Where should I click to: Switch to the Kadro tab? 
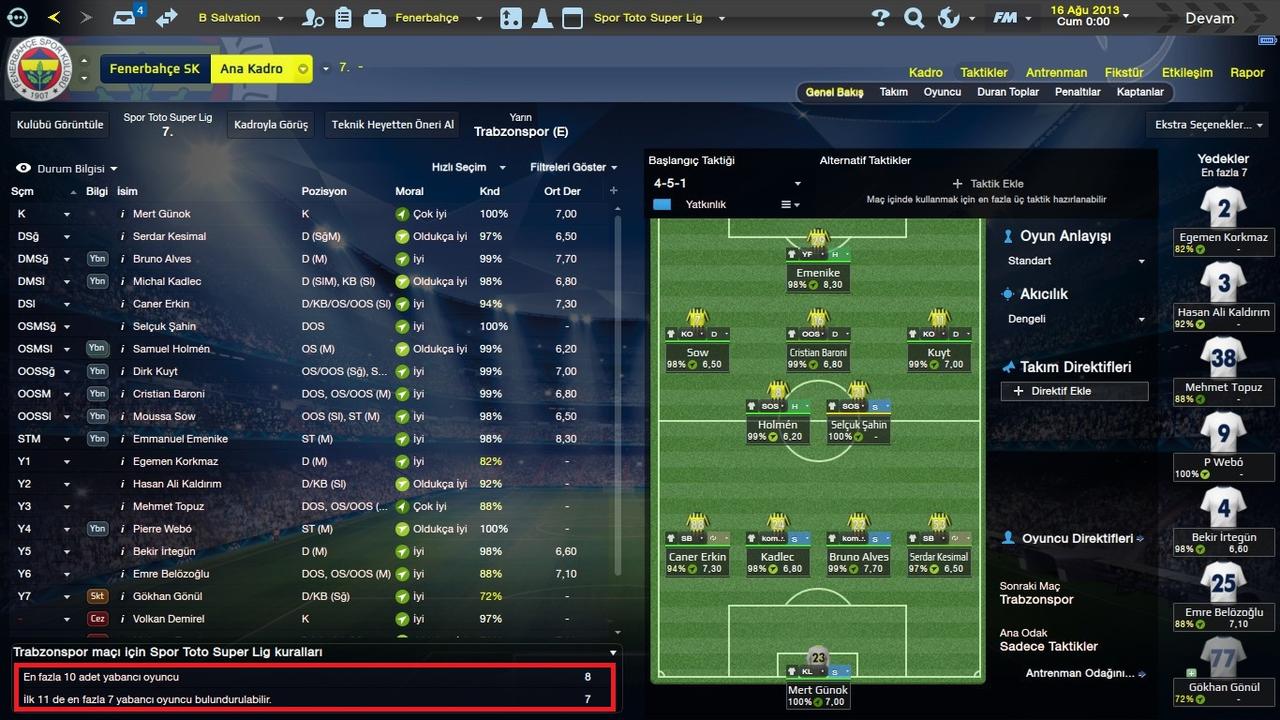(x=925, y=72)
